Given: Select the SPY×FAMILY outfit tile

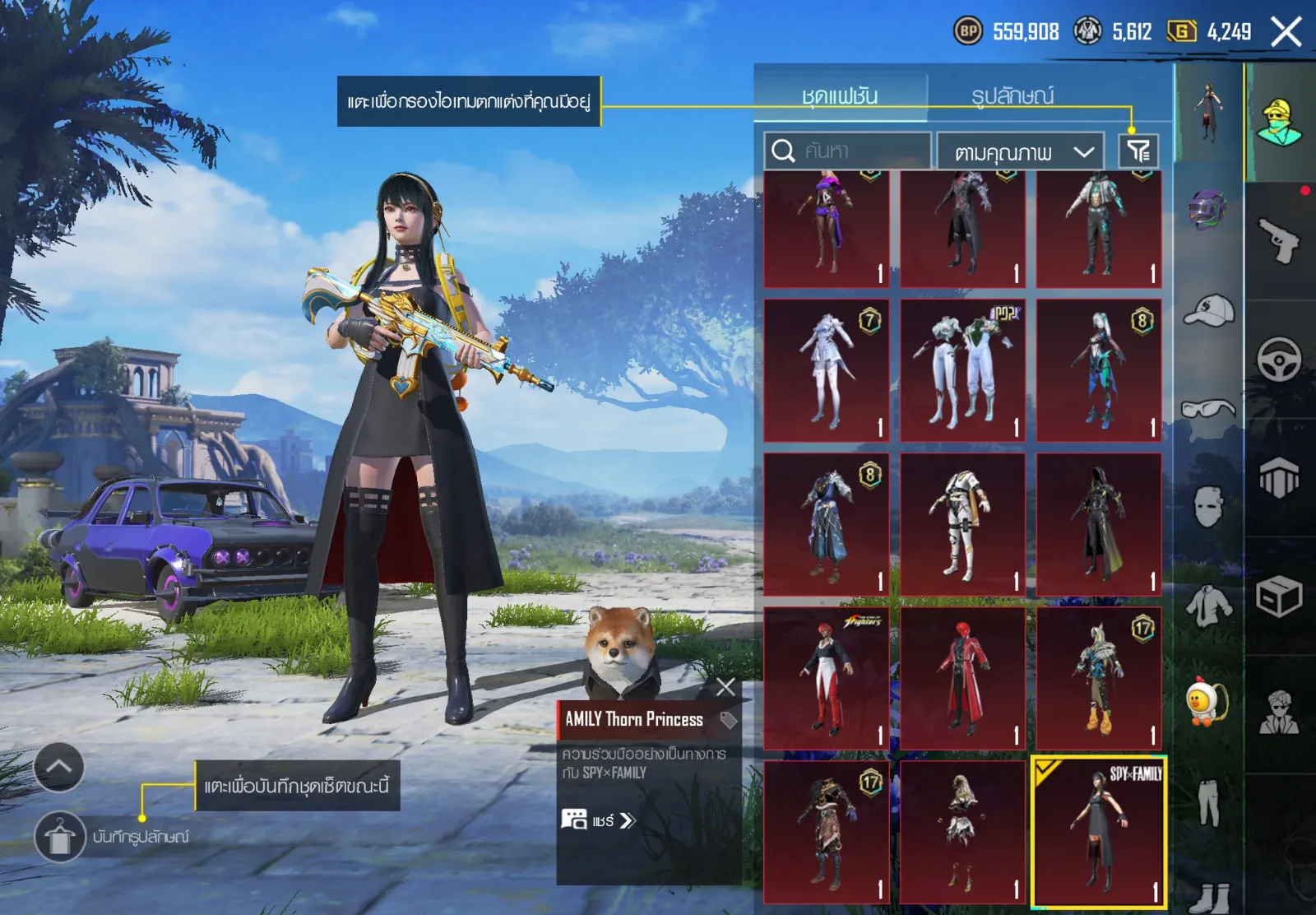Looking at the screenshot, I should point(1099,831).
